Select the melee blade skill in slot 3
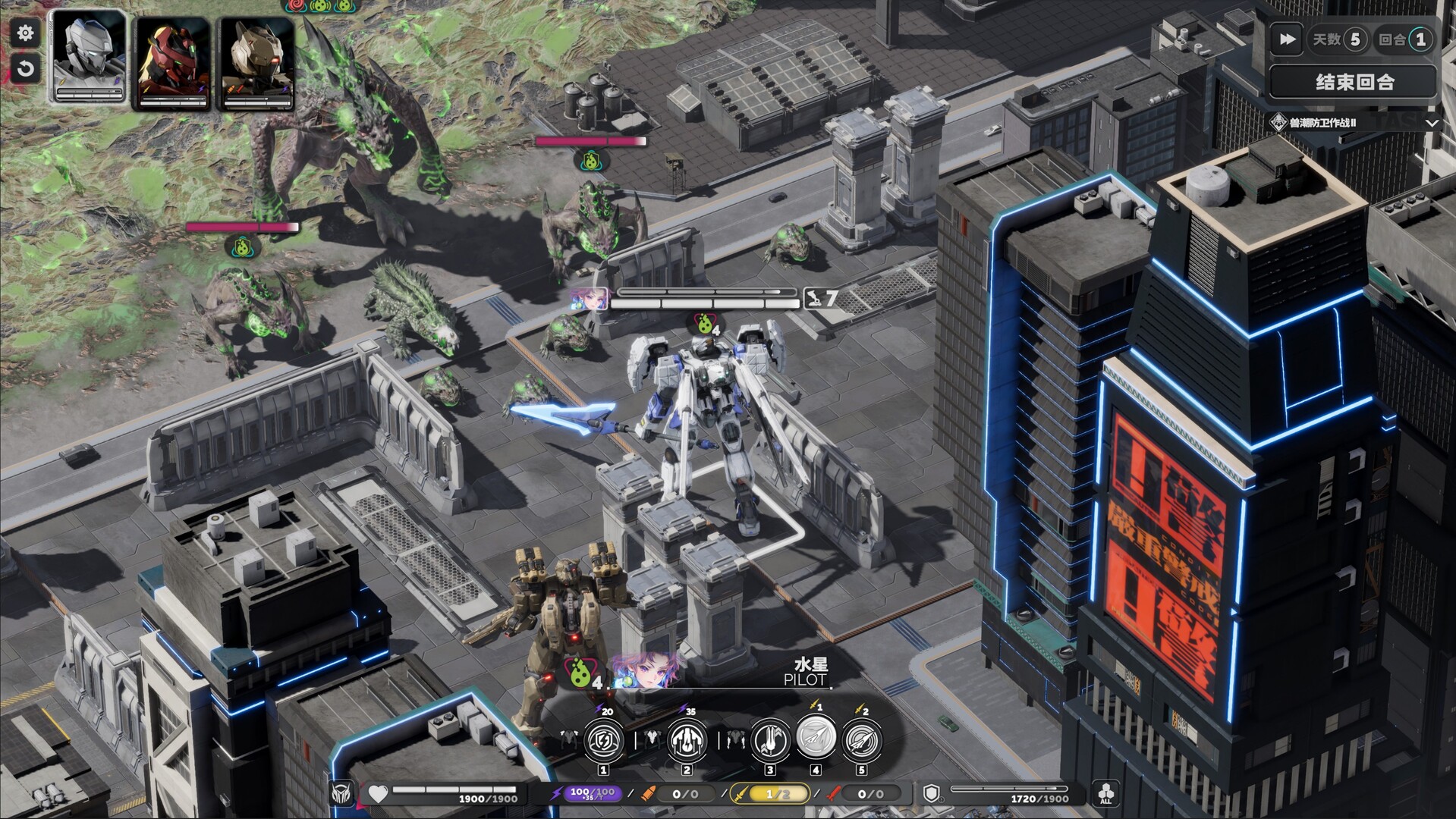 (x=769, y=742)
